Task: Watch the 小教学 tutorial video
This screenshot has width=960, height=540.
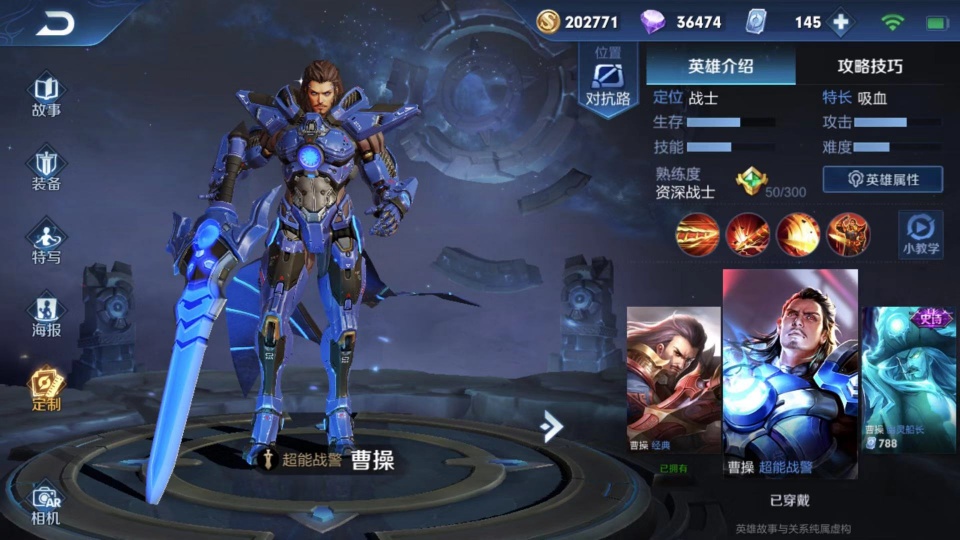Action: click(920, 234)
